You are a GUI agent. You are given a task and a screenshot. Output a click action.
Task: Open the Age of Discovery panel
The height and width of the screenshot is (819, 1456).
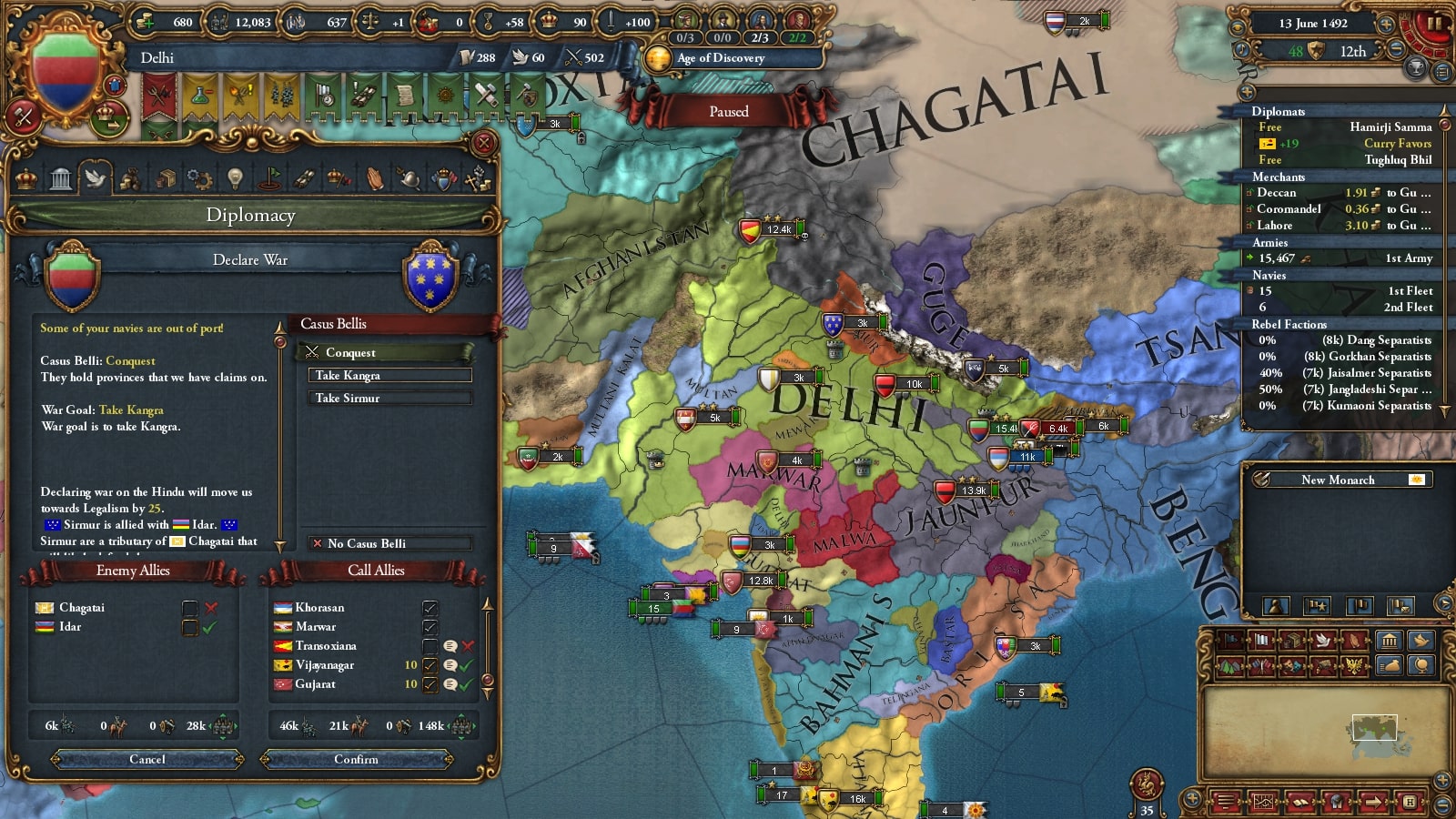720,58
